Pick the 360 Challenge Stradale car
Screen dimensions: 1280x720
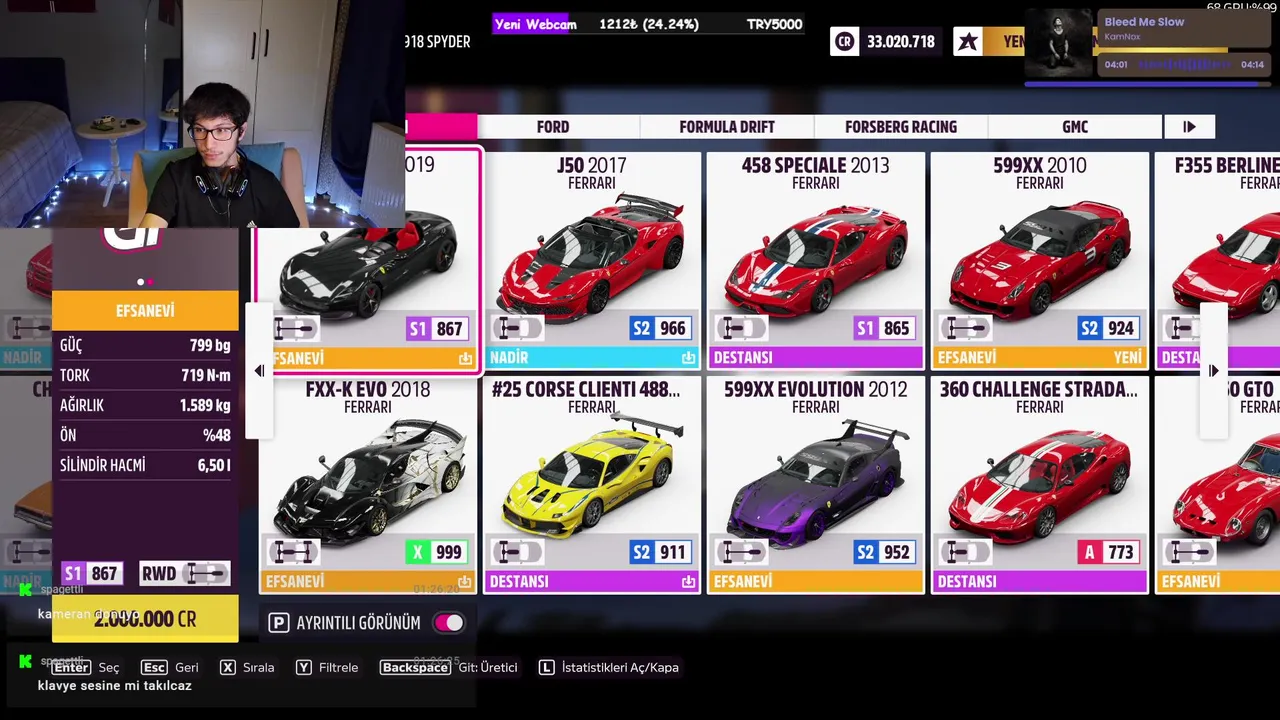(1039, 484)
